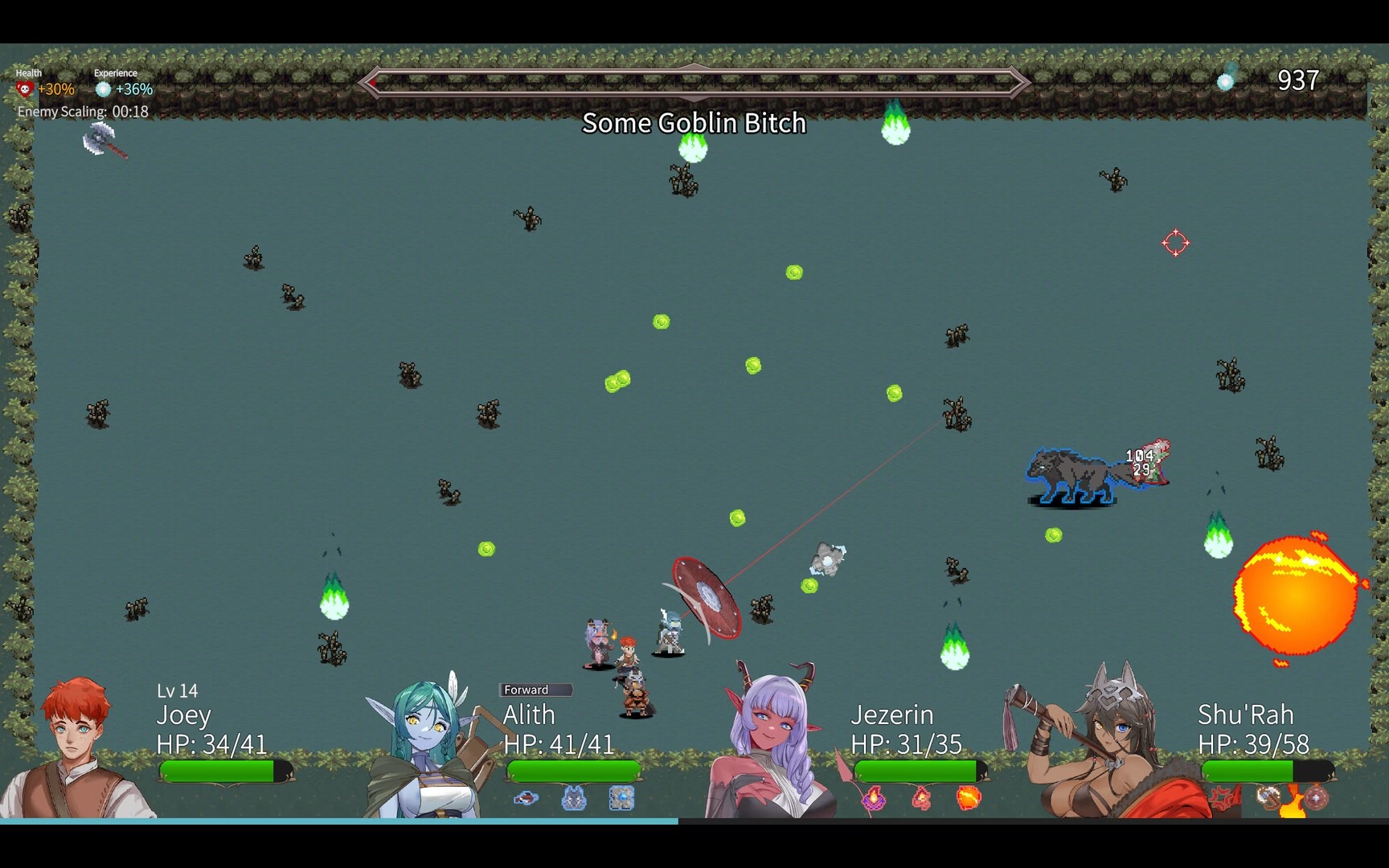1389x868 pixels.
Task: Activate Shu'Rah's round shield ability
Action: tap(1316, 798)
